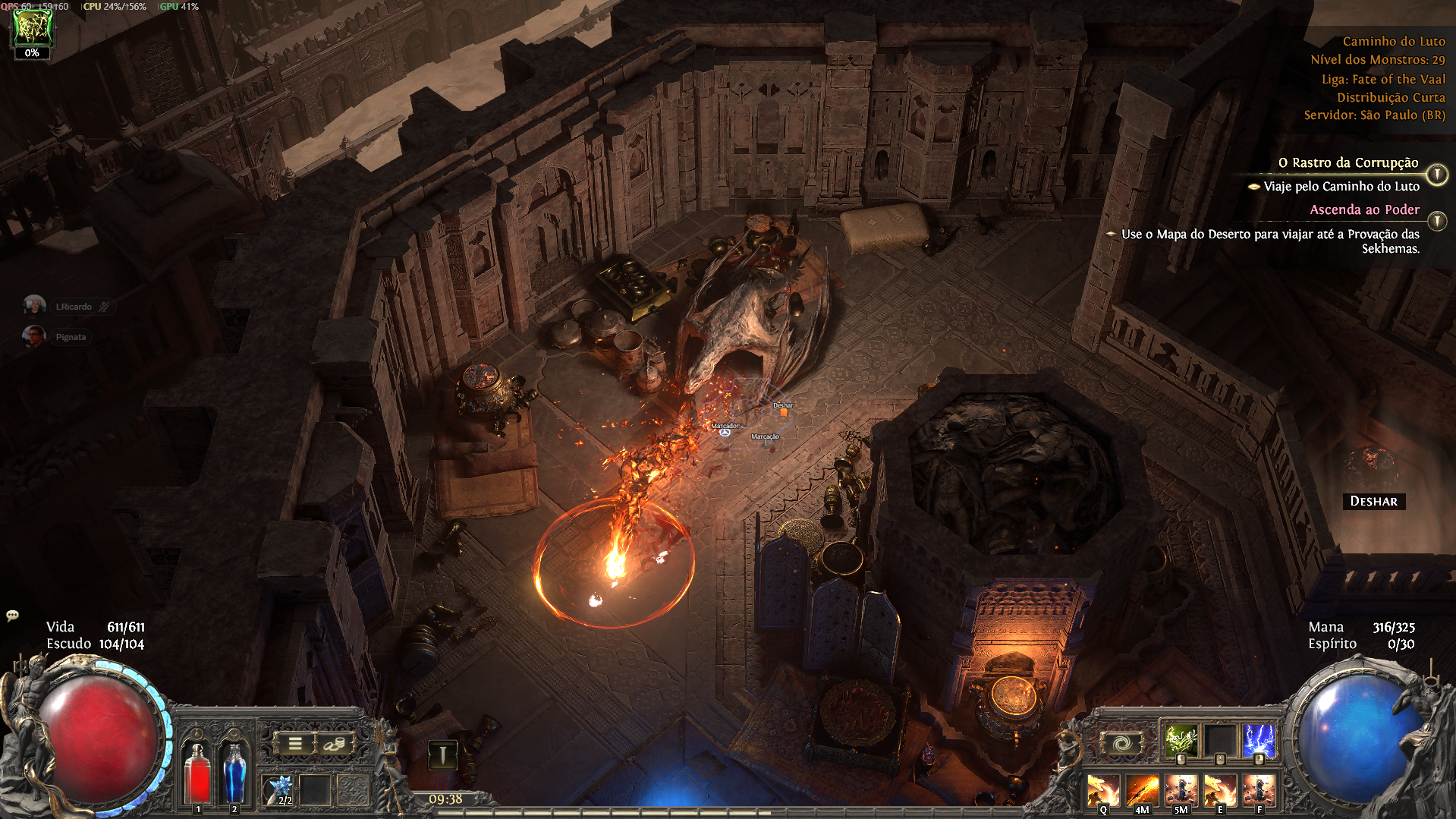
Task: Select the flaming streak skill labeled 4M
Action: (x=1141, y=790)
